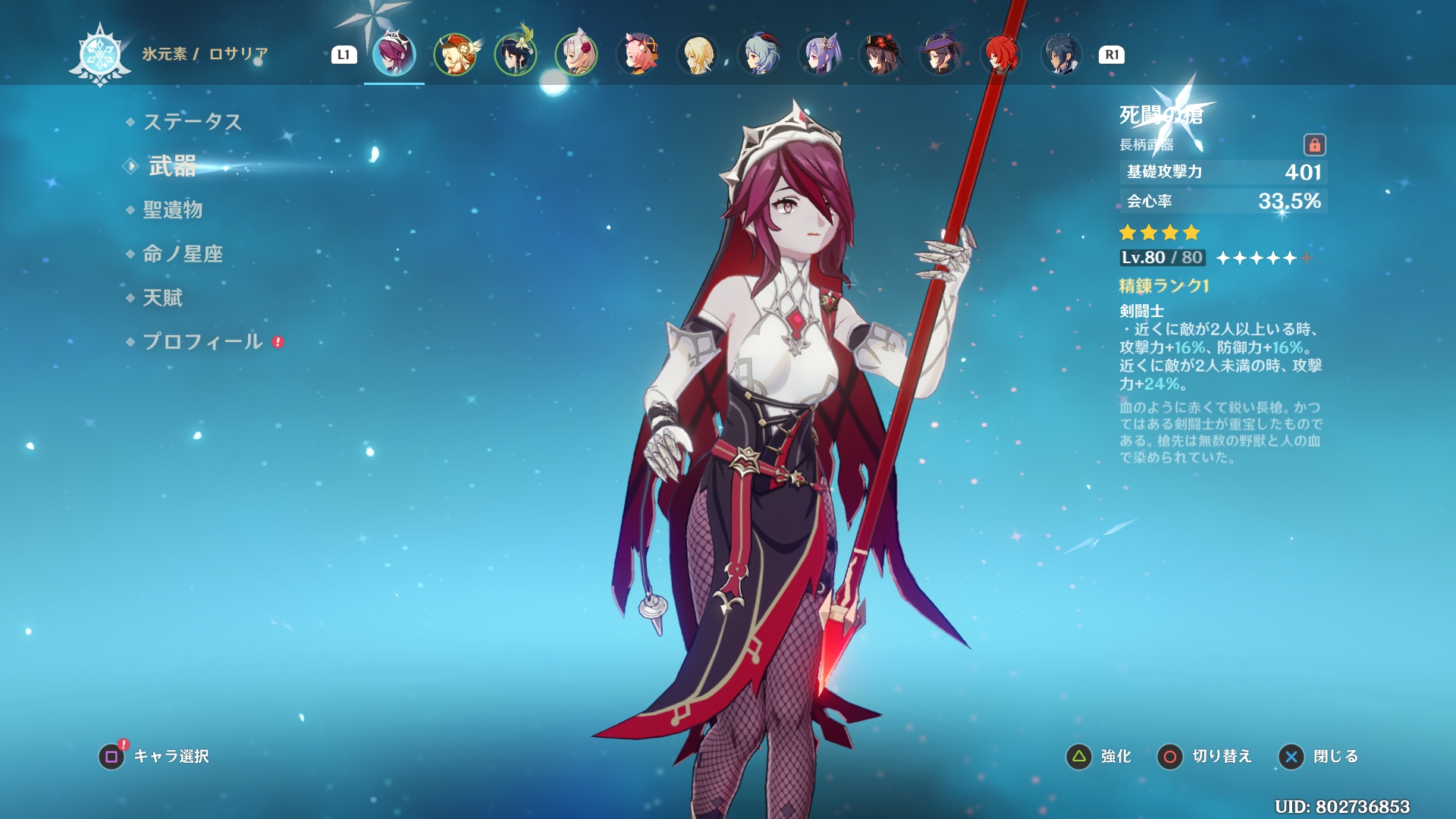
Task: Choose Kaeya's portrait
Action: 1062,55
